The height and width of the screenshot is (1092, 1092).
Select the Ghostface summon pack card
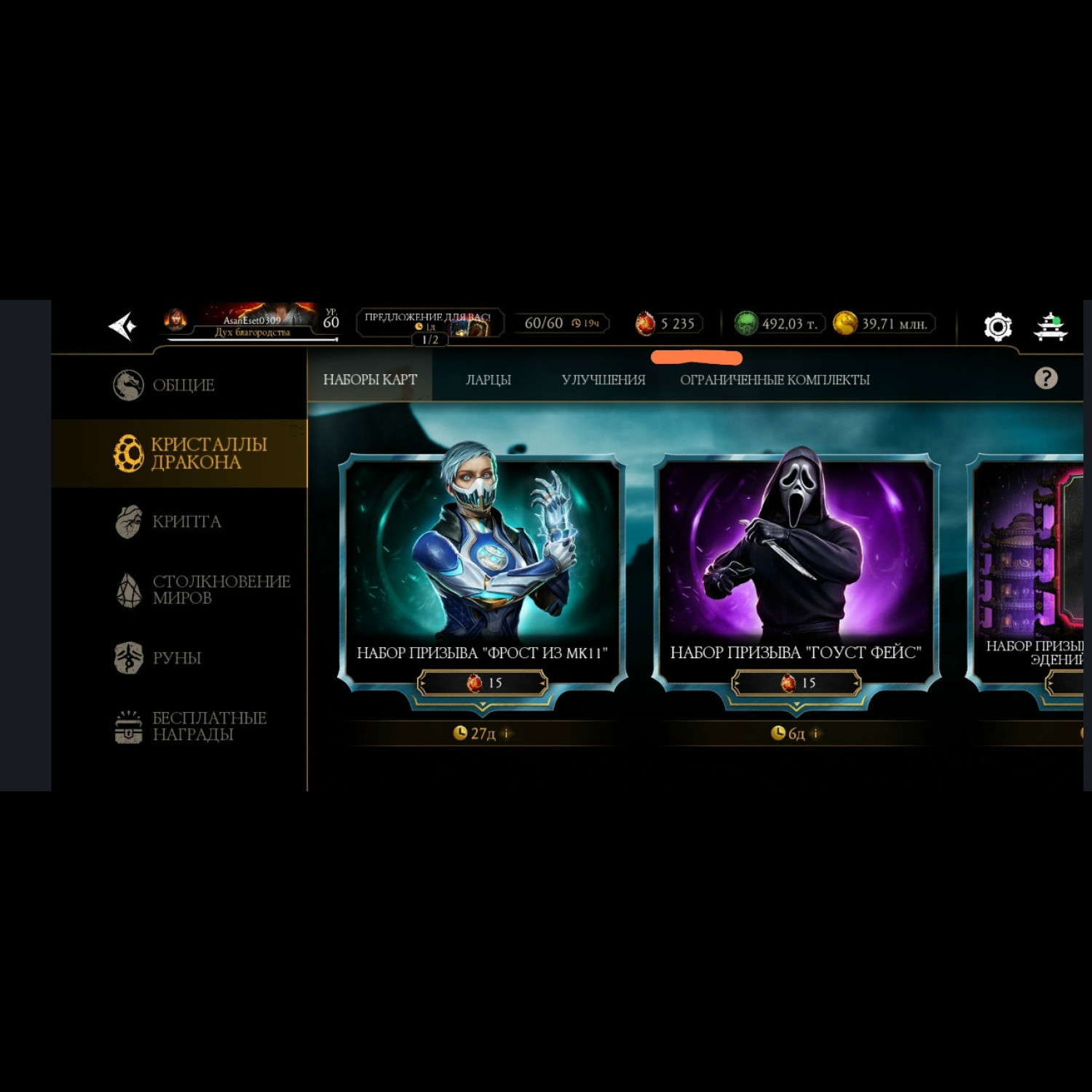pos(796,553)
